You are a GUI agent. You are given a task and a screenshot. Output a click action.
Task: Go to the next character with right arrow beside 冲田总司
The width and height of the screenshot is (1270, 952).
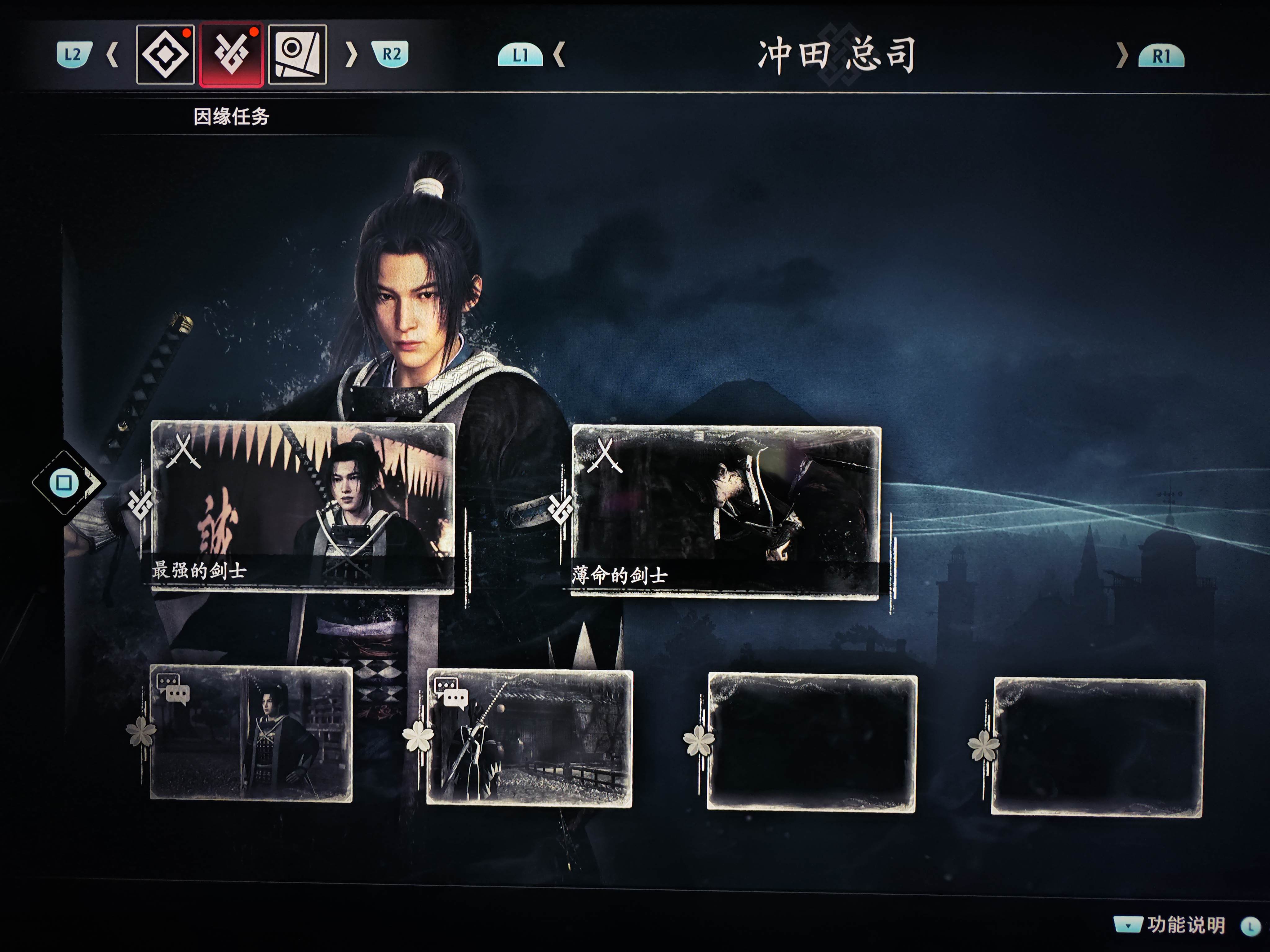(1121, 56)
